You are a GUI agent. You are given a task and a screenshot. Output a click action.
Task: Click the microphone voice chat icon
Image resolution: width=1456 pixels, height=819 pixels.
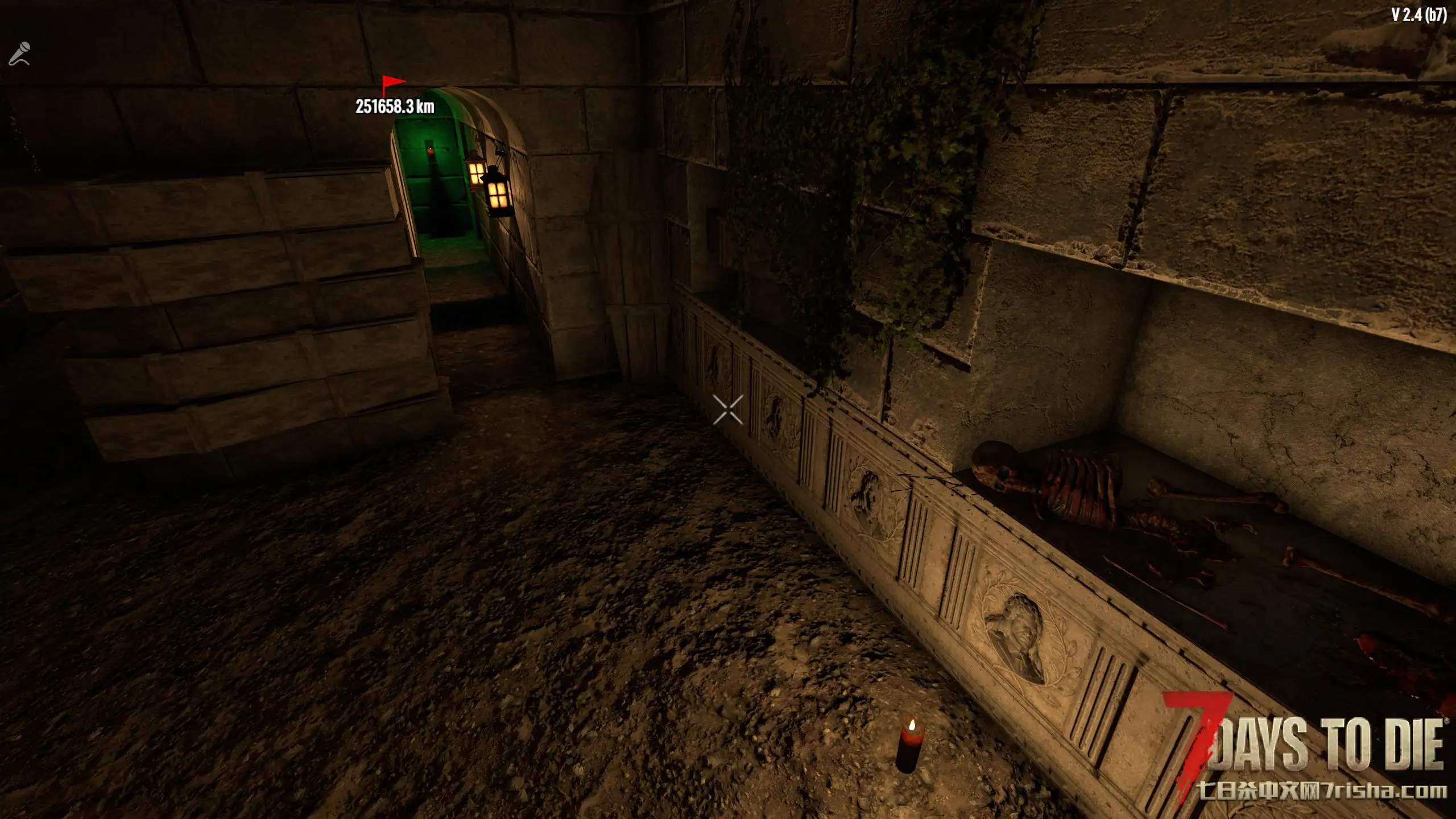(x=19, y=54)
